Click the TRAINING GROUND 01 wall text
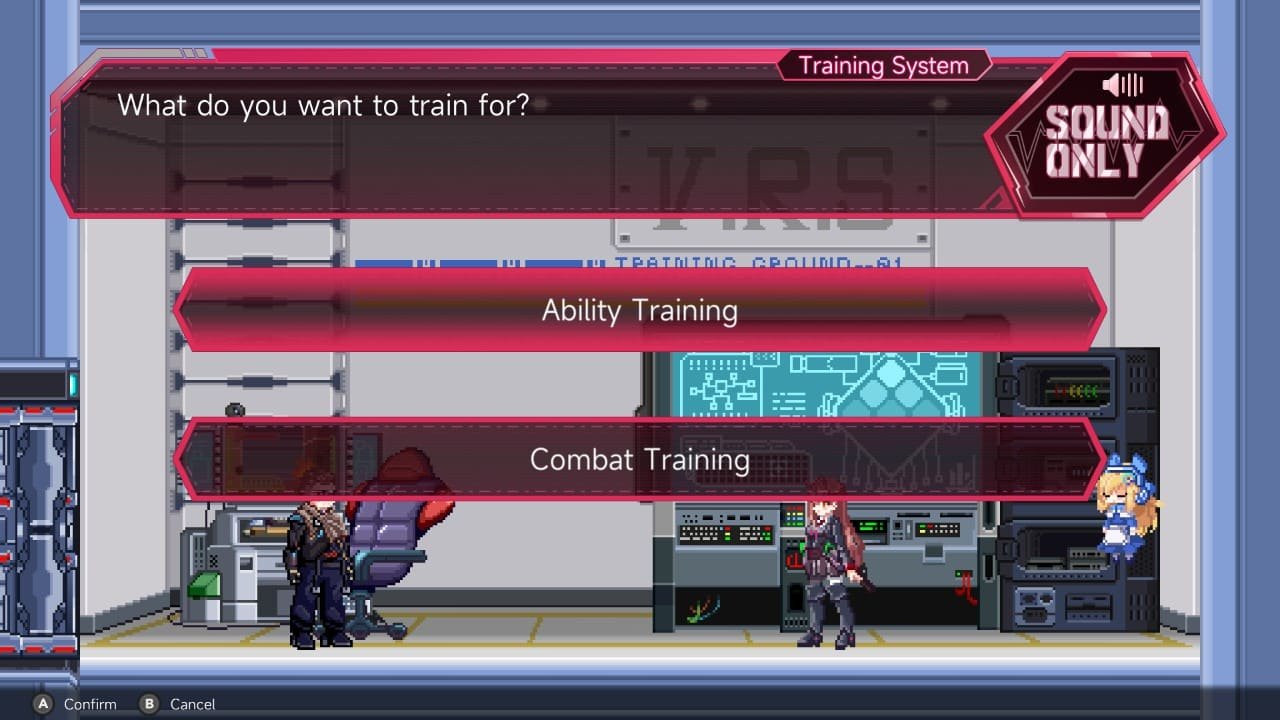This screenshot has height=720, width=1280. 760,262
